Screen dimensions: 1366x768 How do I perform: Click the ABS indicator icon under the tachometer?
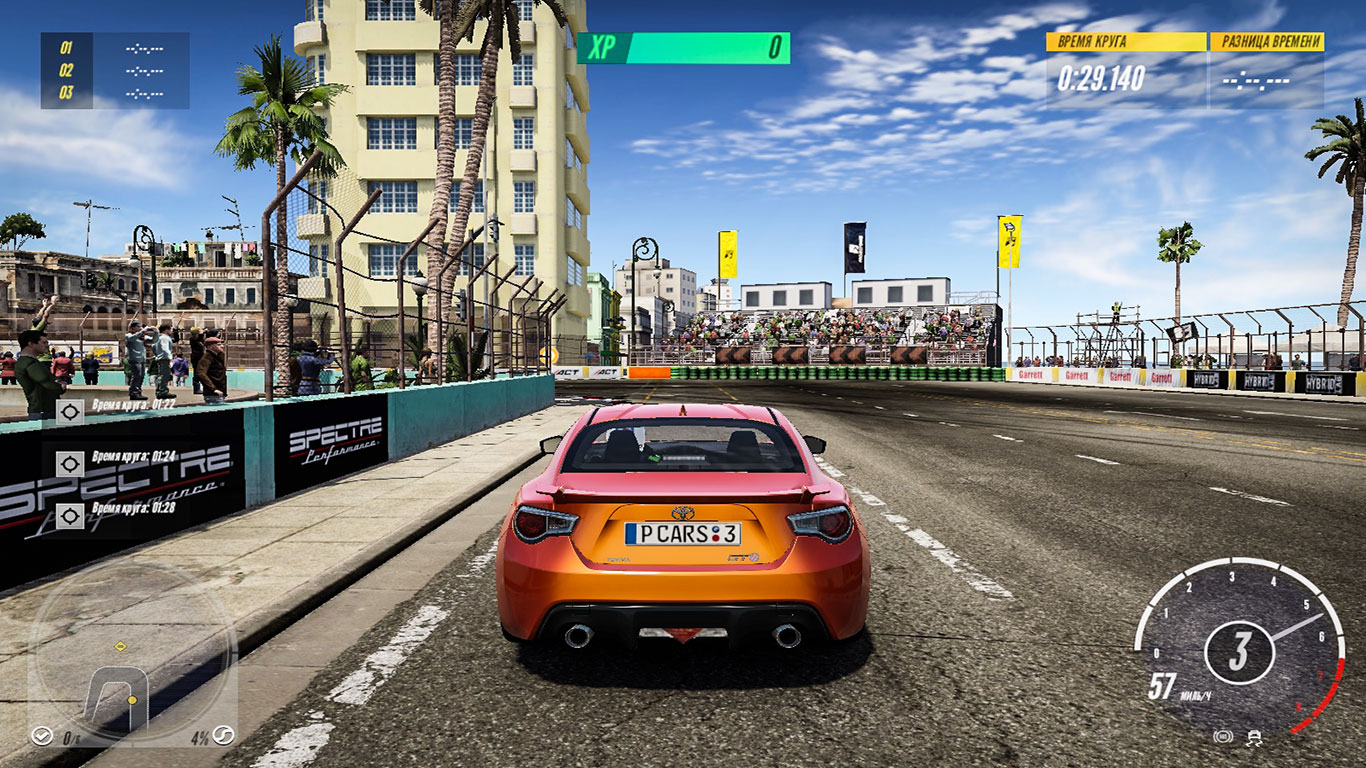pyautogui.click(x=1222, y=737)
